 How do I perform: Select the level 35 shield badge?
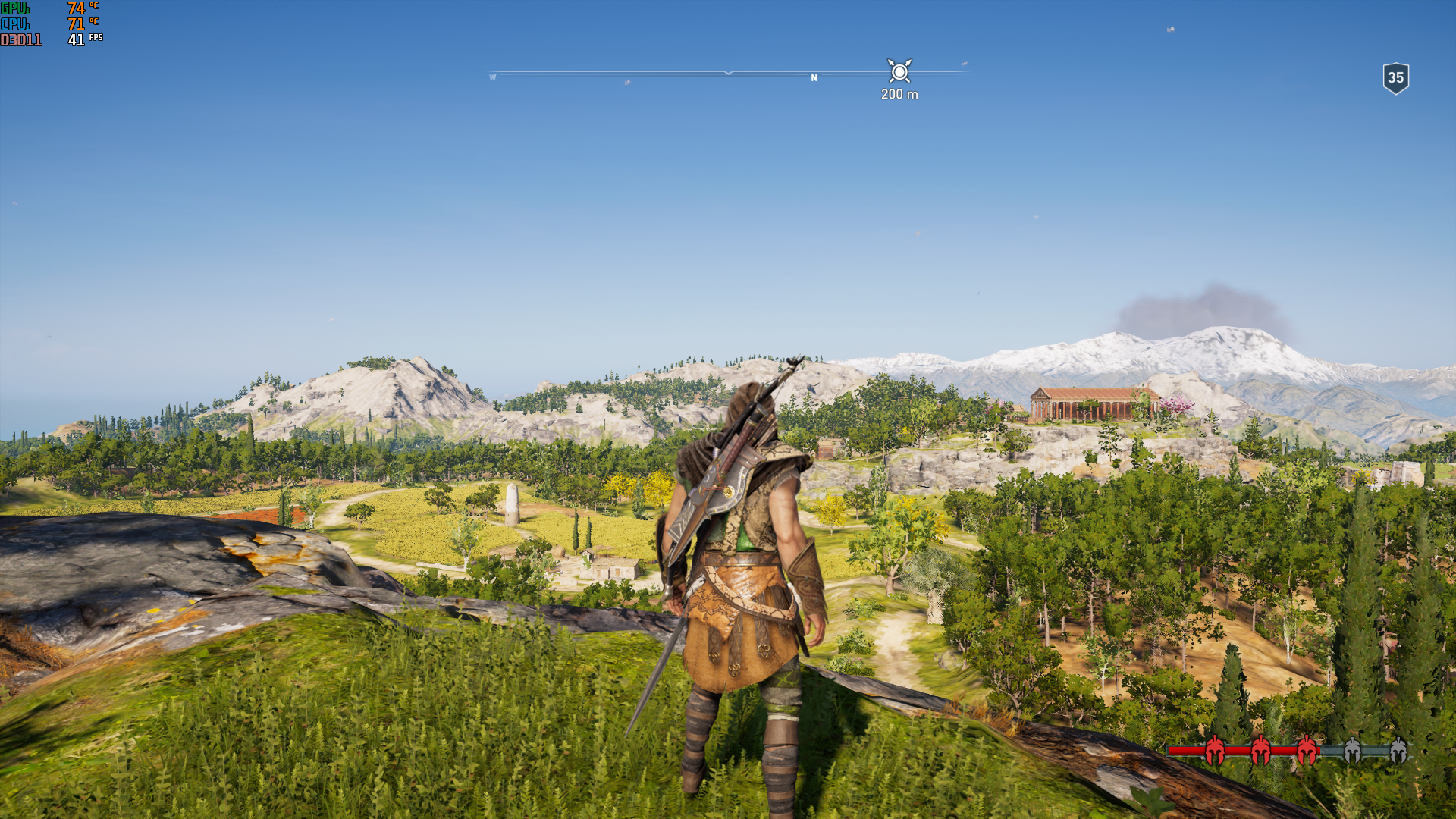tap(1395, 78)
